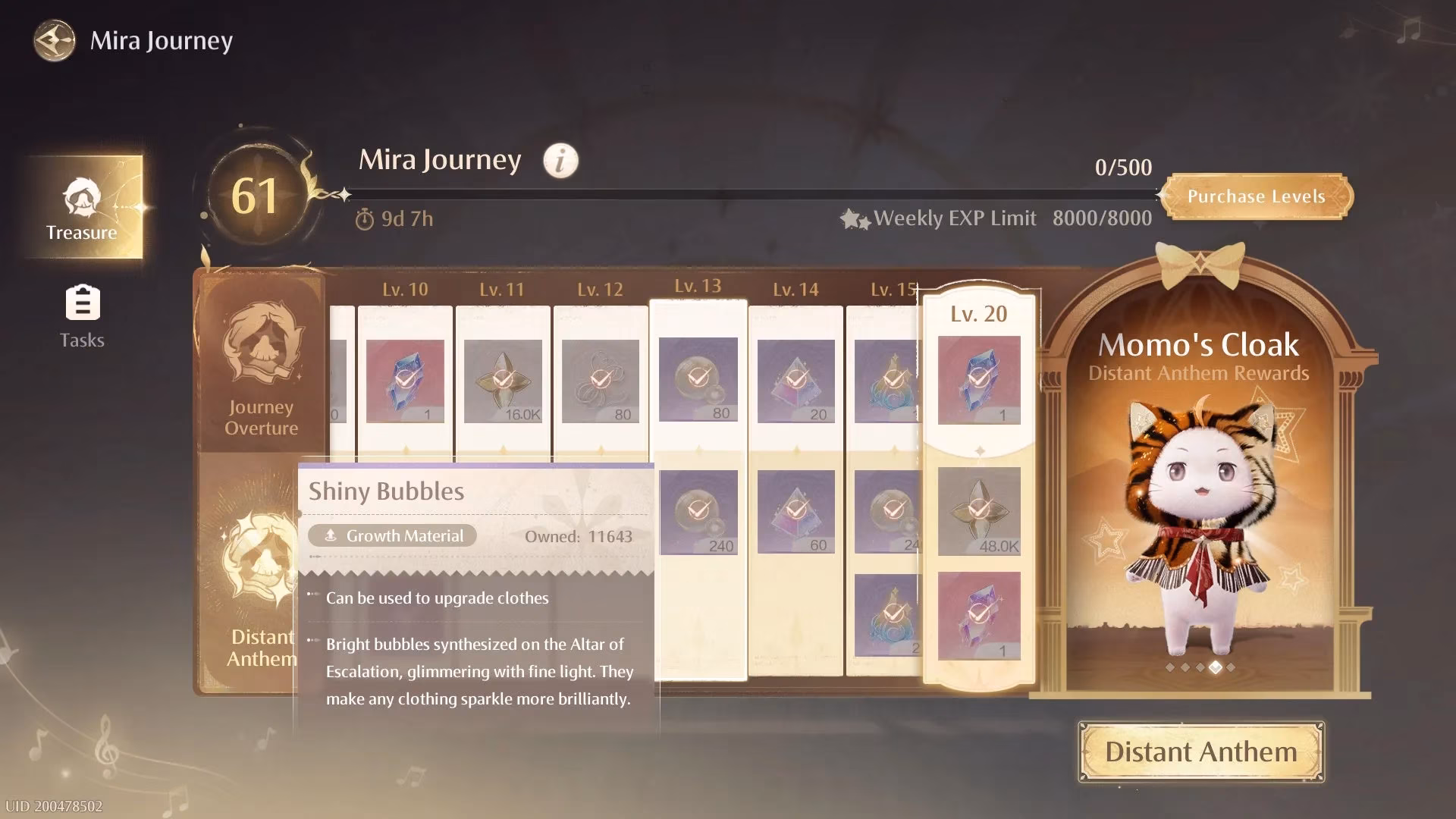The width and height of the screenshot is (1456, 819).
Task: Open the Mira Journey info icon
Action: [x=560, y=160]
